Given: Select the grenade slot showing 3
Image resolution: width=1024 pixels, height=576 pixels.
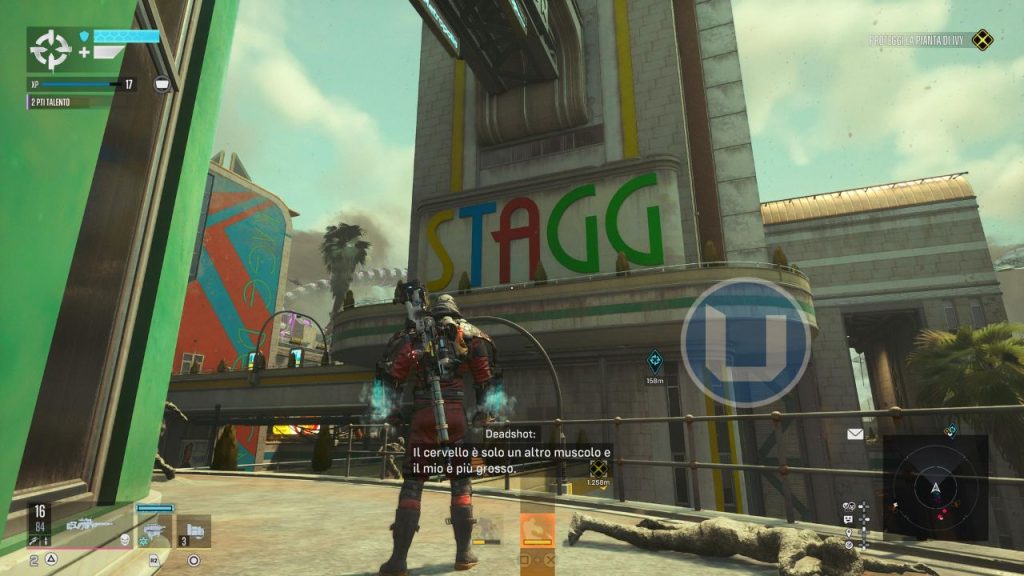Looking at the screenshot, I should 193,528.
